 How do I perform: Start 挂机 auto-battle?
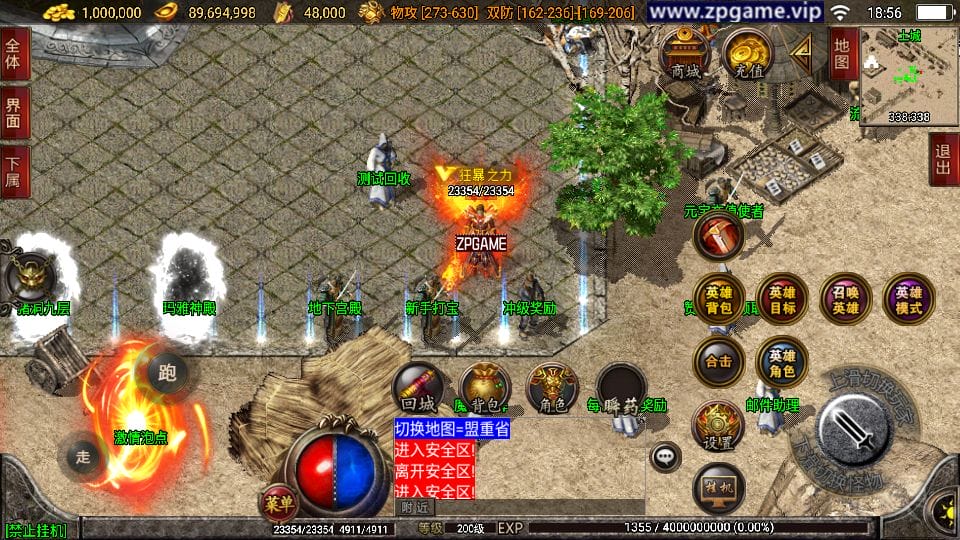pos(719,487)
